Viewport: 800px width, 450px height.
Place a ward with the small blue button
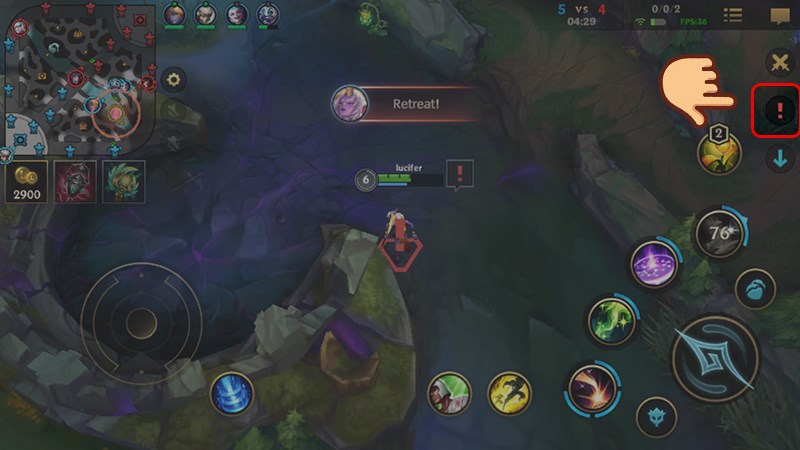(755, 290)
